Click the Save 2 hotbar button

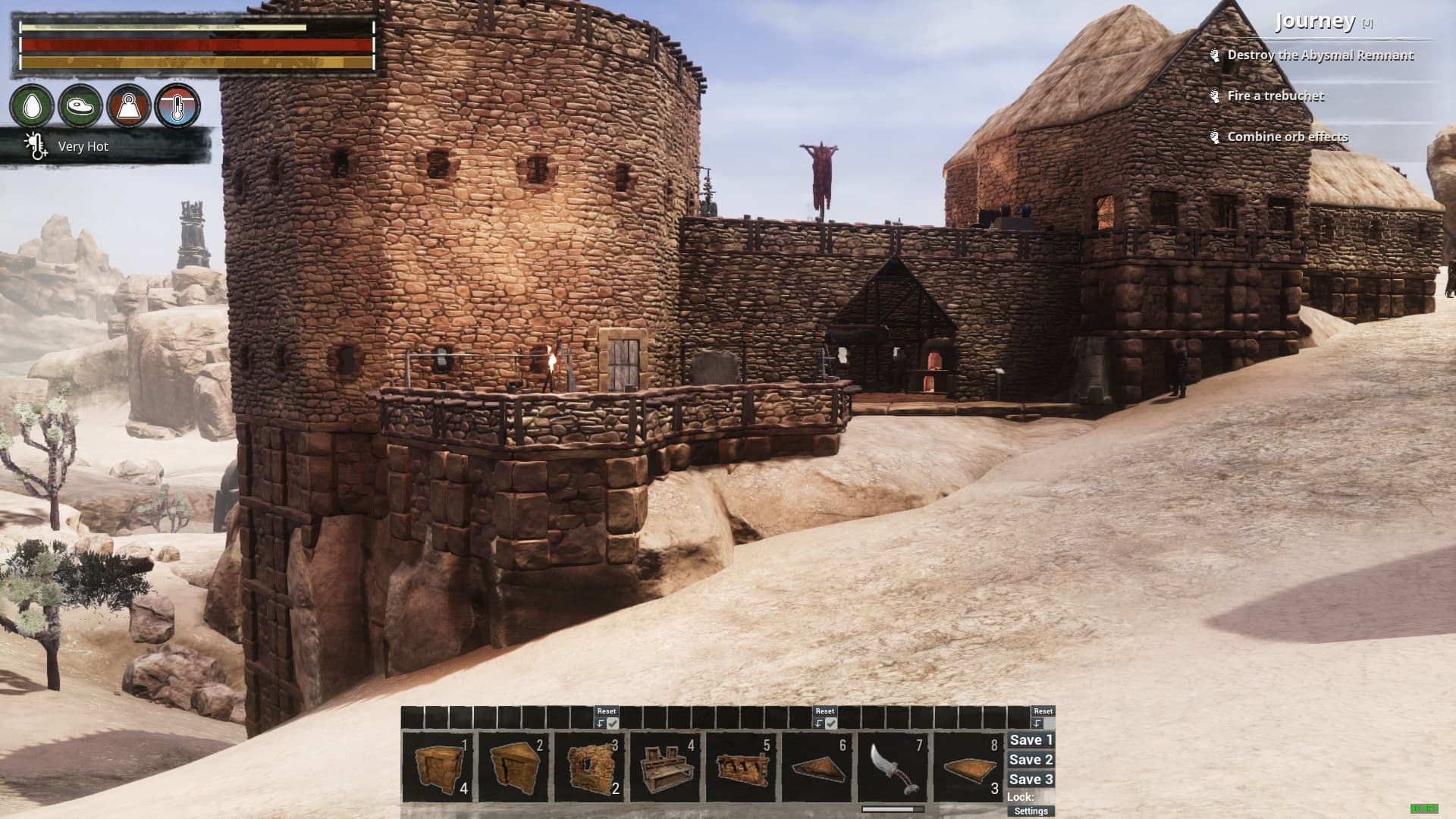pos(1031,760)
